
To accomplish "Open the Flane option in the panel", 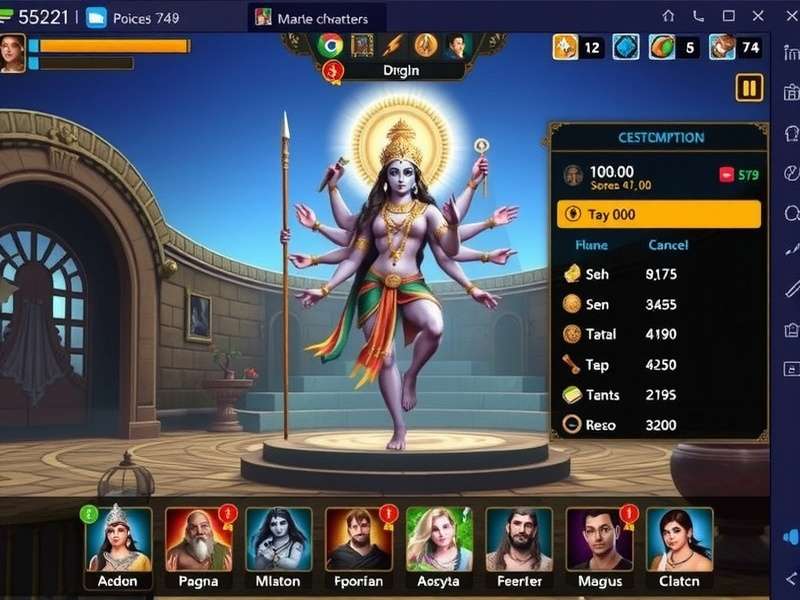I will 591,245.
